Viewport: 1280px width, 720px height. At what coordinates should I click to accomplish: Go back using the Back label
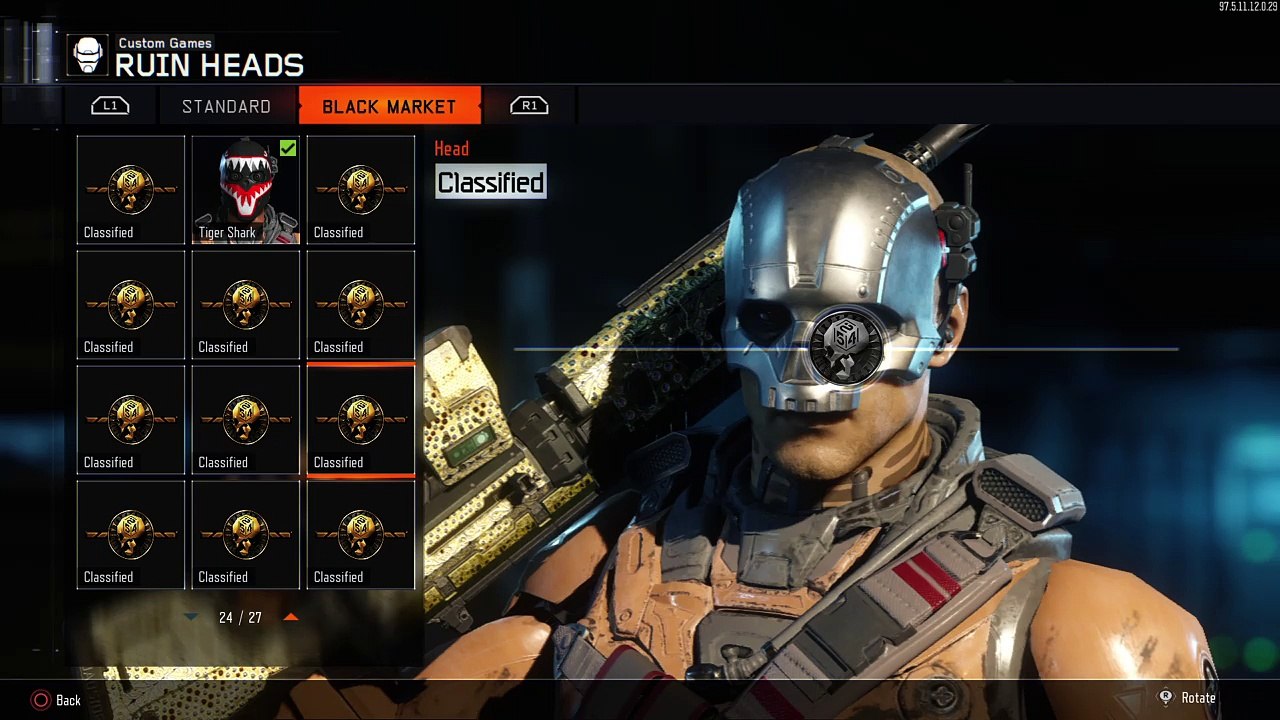coord(68,700)
